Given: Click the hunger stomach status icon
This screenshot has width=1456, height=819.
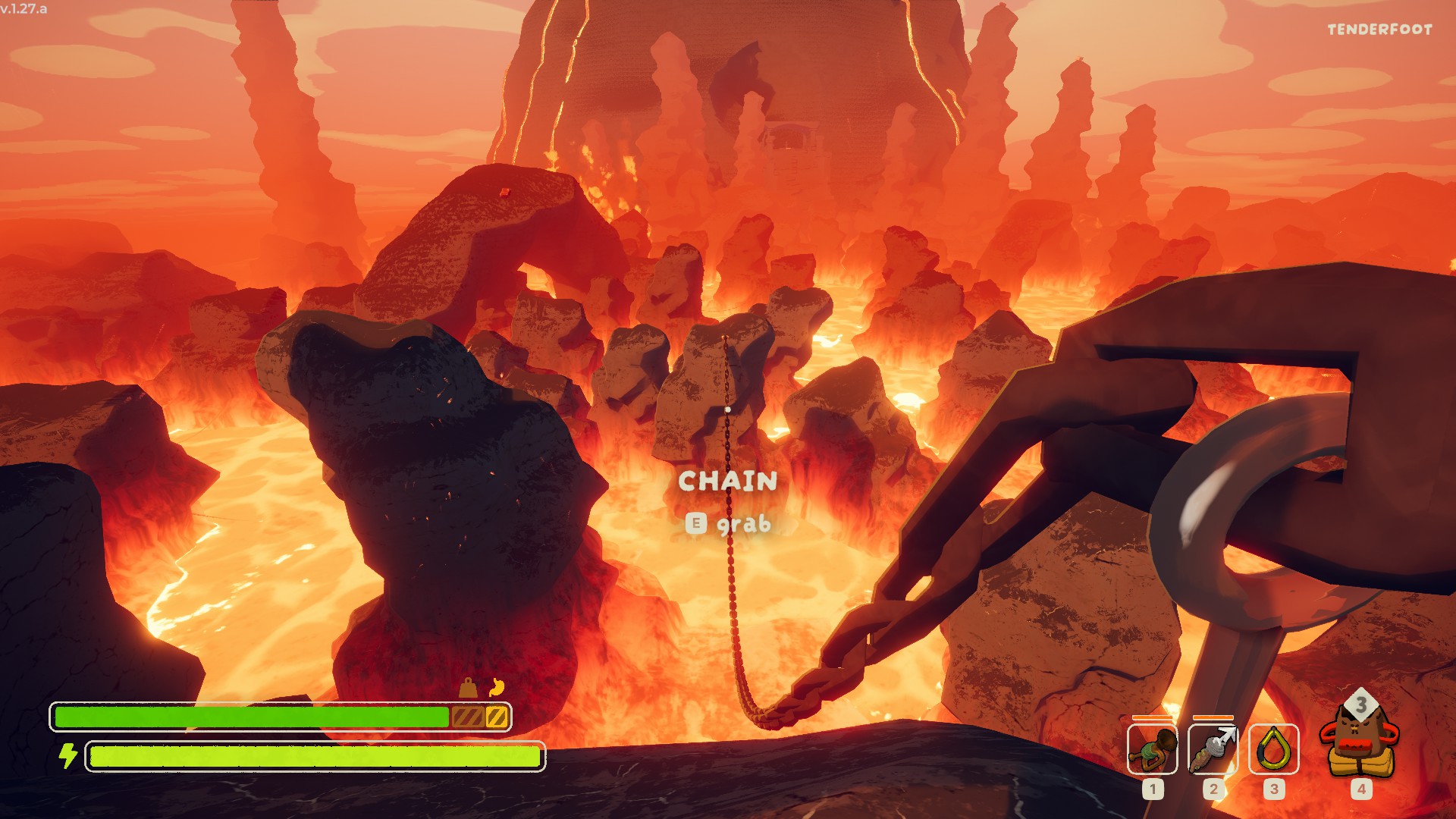Looking at the screenshot, I should coord(497,687).
